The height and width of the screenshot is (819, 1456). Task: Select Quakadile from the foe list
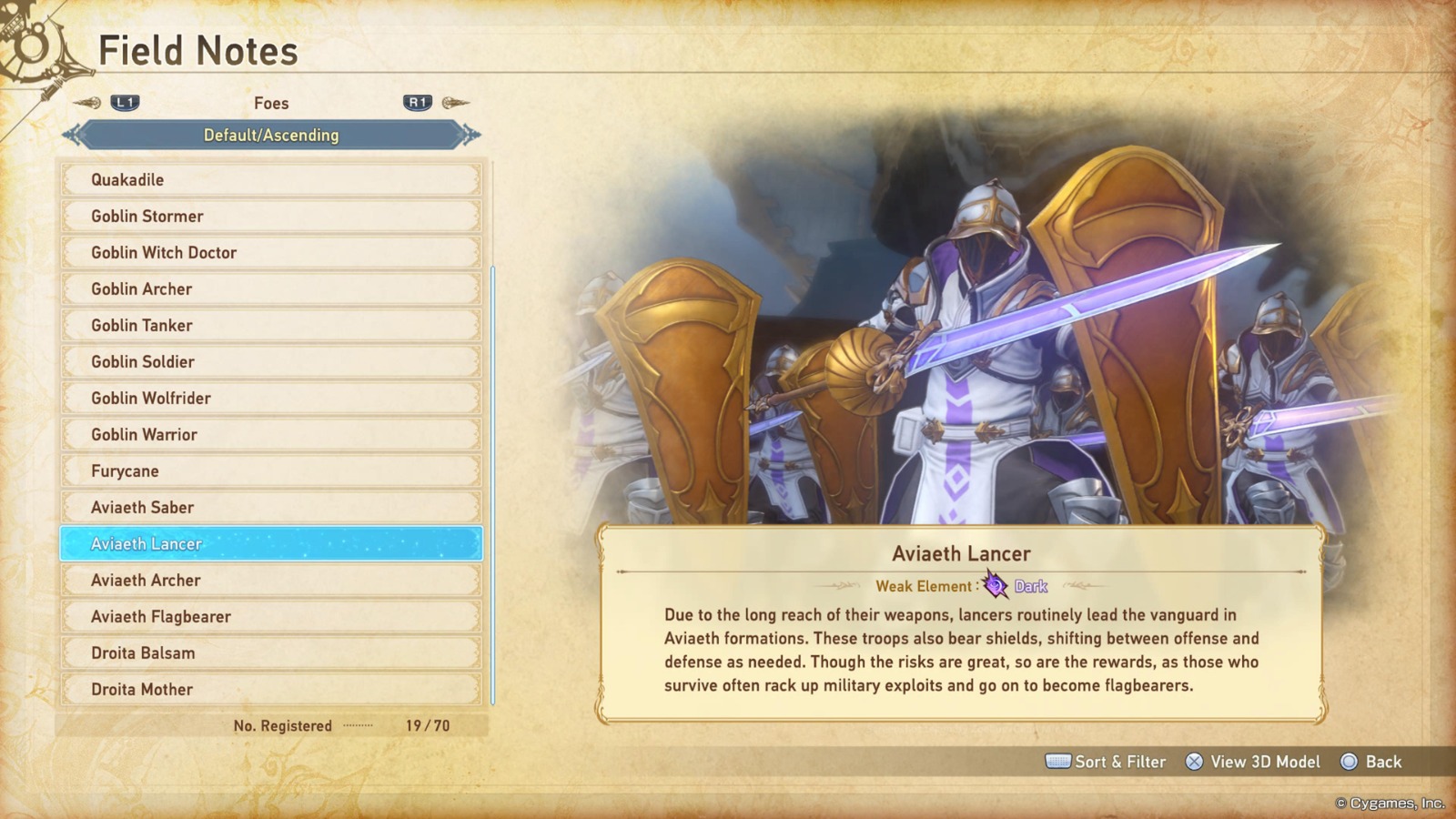(270, 179)
